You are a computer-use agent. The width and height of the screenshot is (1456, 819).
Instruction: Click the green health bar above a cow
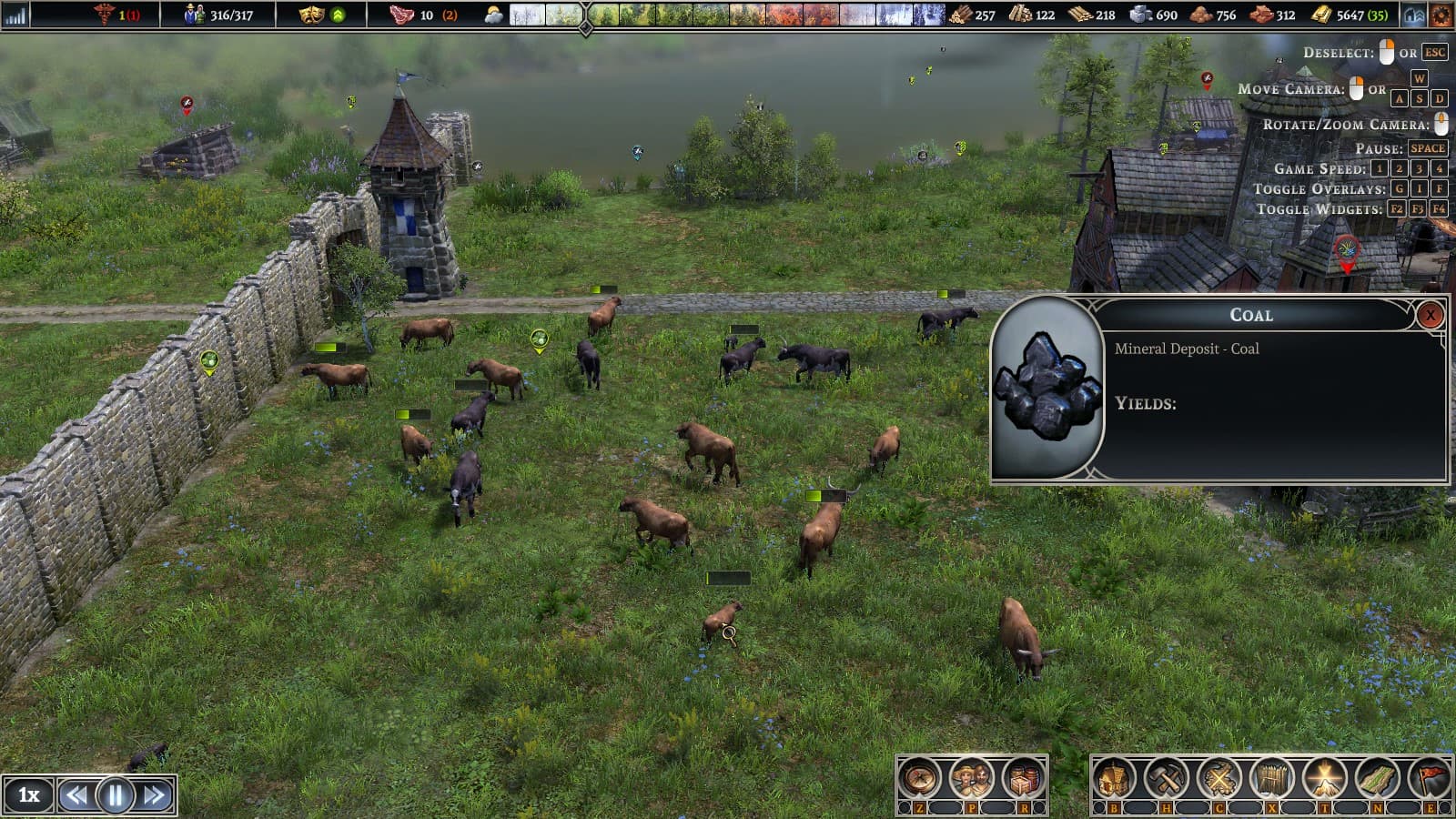327,348
